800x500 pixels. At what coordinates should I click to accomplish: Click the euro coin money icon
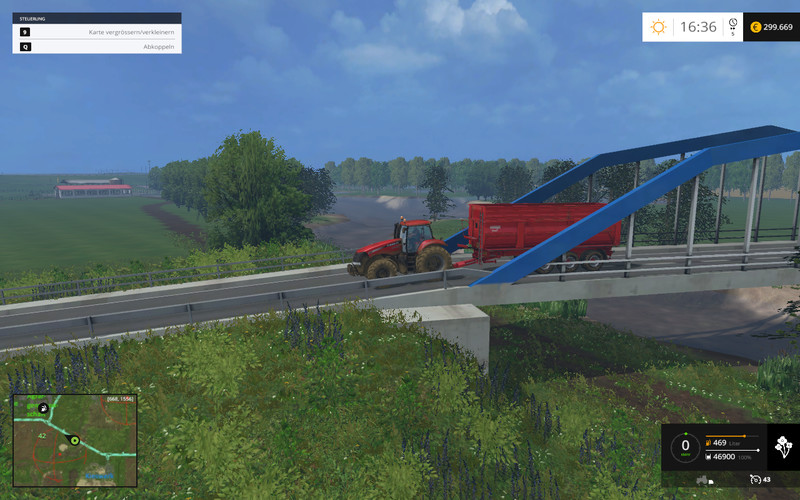click(x=755, y=27)
